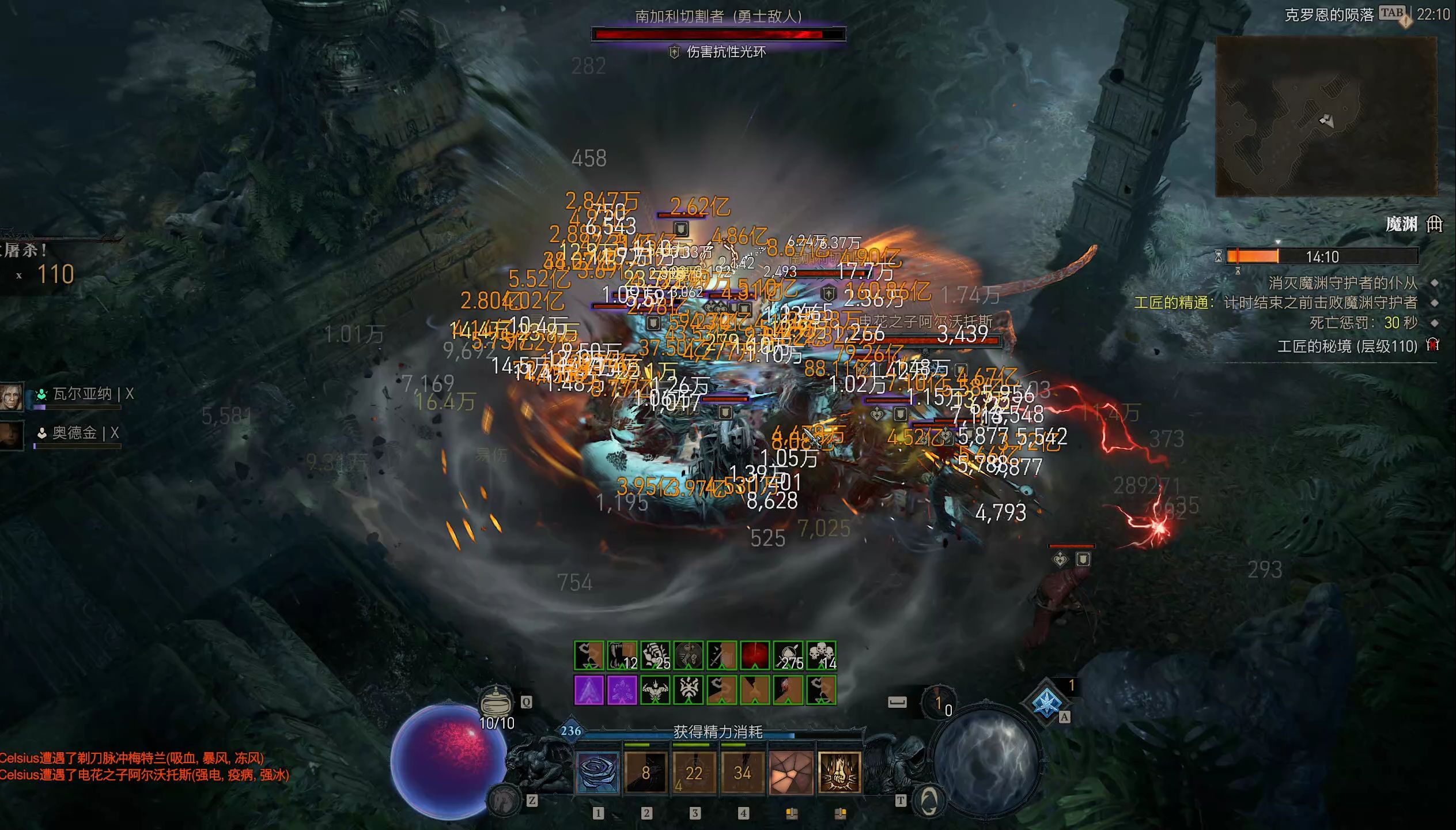
Task: Inspect the flexing muscle buff icon
Action: [655, 690]
